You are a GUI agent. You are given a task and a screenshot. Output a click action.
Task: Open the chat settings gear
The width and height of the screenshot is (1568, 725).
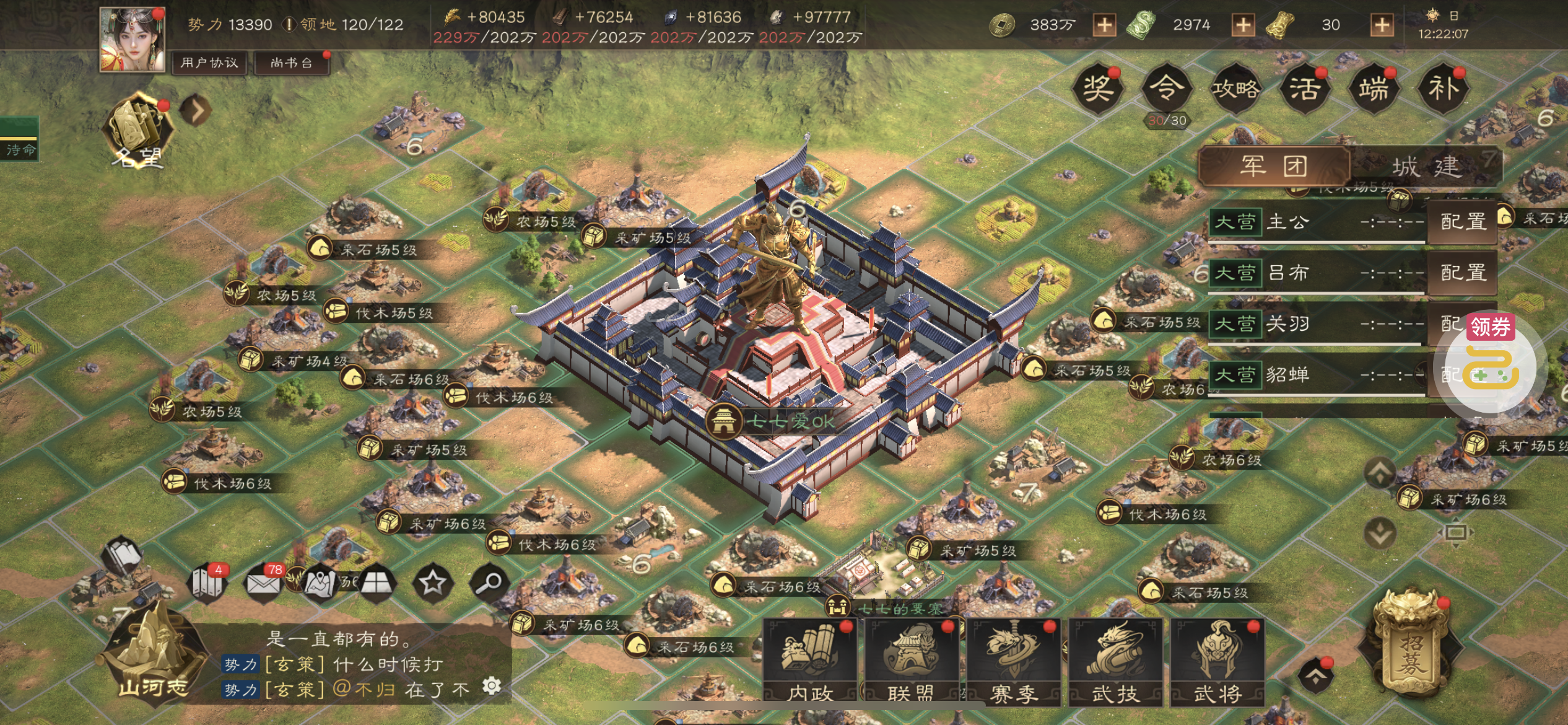click(492, 685)
